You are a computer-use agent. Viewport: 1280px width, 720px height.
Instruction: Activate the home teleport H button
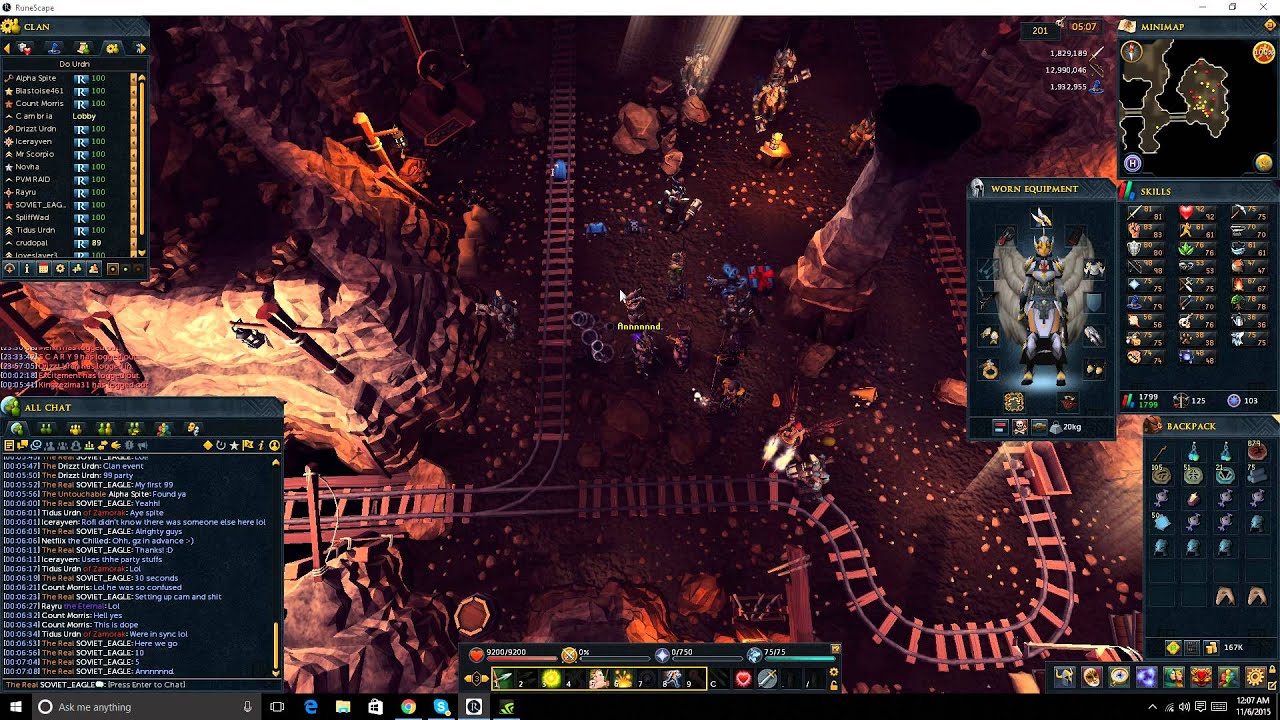click(1132, 163)
